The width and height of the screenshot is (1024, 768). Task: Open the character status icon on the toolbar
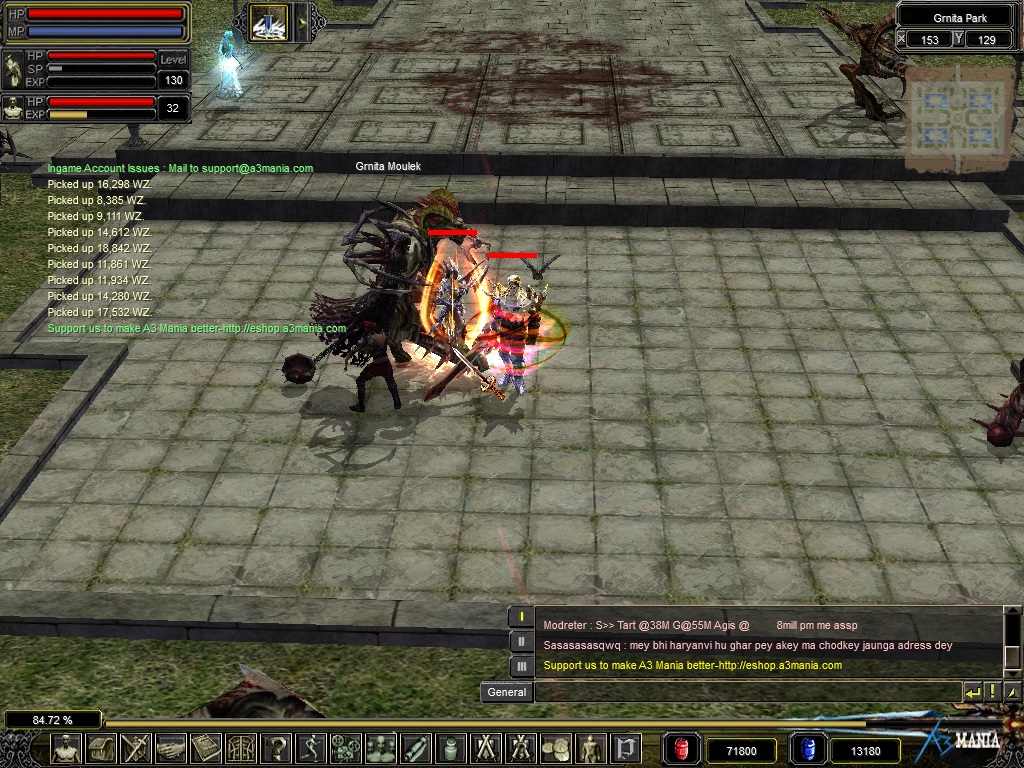(x=66, y=748)
